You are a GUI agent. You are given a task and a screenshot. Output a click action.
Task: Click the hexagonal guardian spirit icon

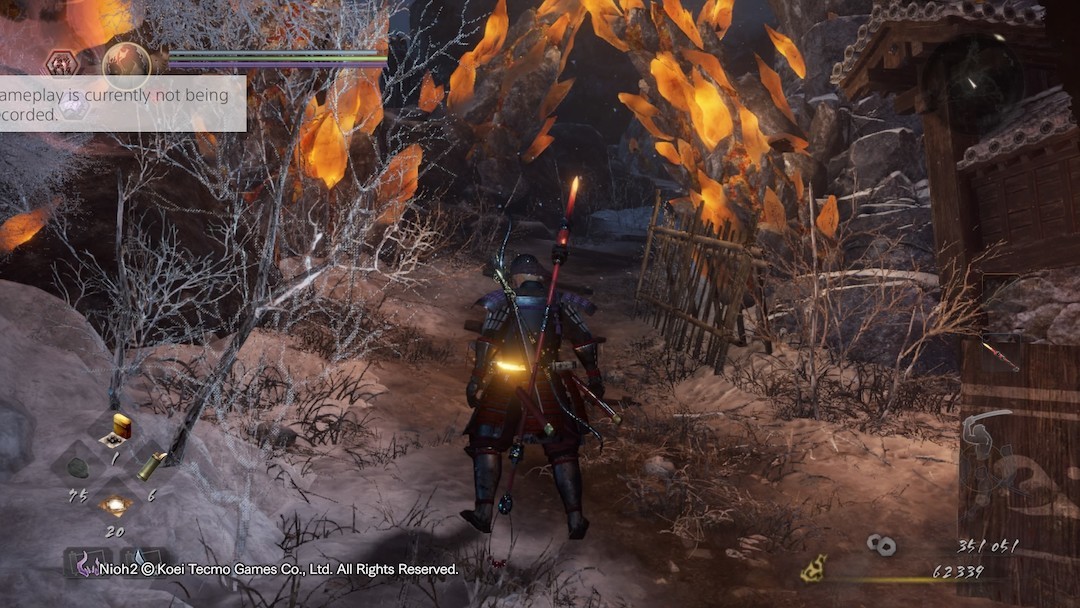point(62,63)
